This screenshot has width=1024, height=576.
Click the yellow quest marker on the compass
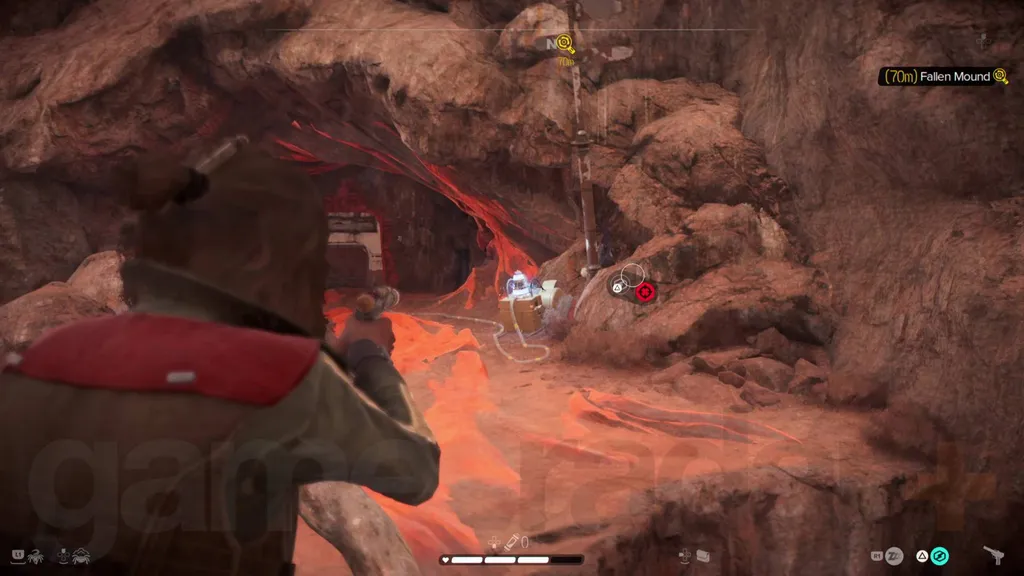(x=565, y=43)
